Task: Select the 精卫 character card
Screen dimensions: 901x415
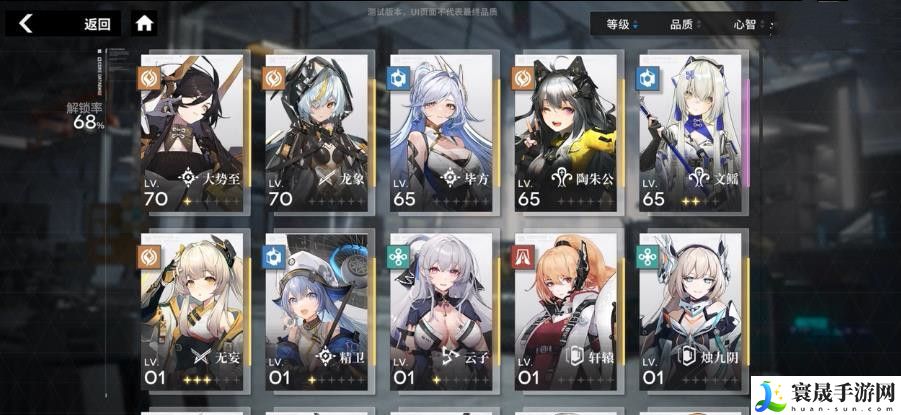Action: [317, 314]
